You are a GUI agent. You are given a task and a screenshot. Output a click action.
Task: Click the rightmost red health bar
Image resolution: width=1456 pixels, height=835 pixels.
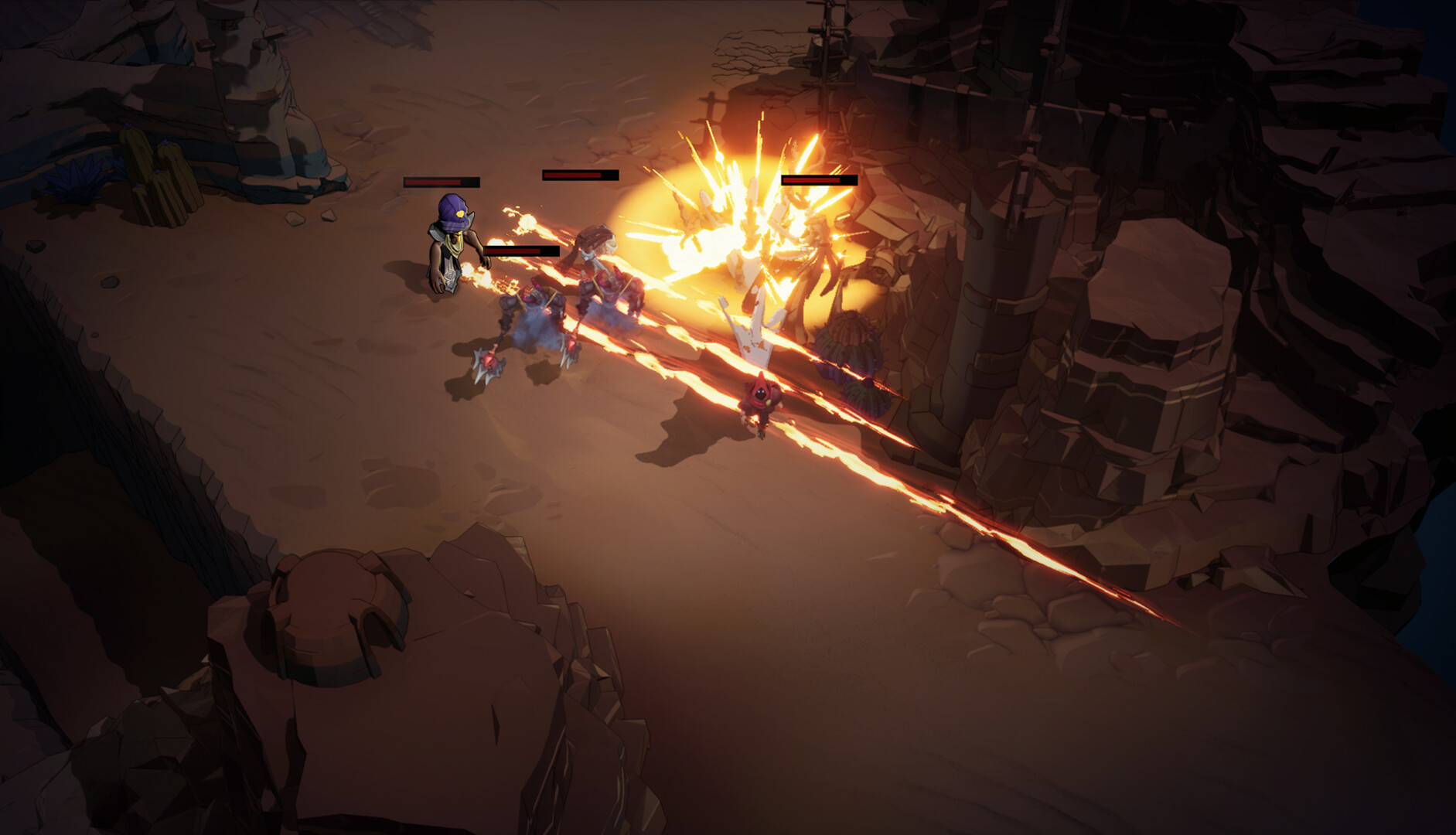(818, 182)
